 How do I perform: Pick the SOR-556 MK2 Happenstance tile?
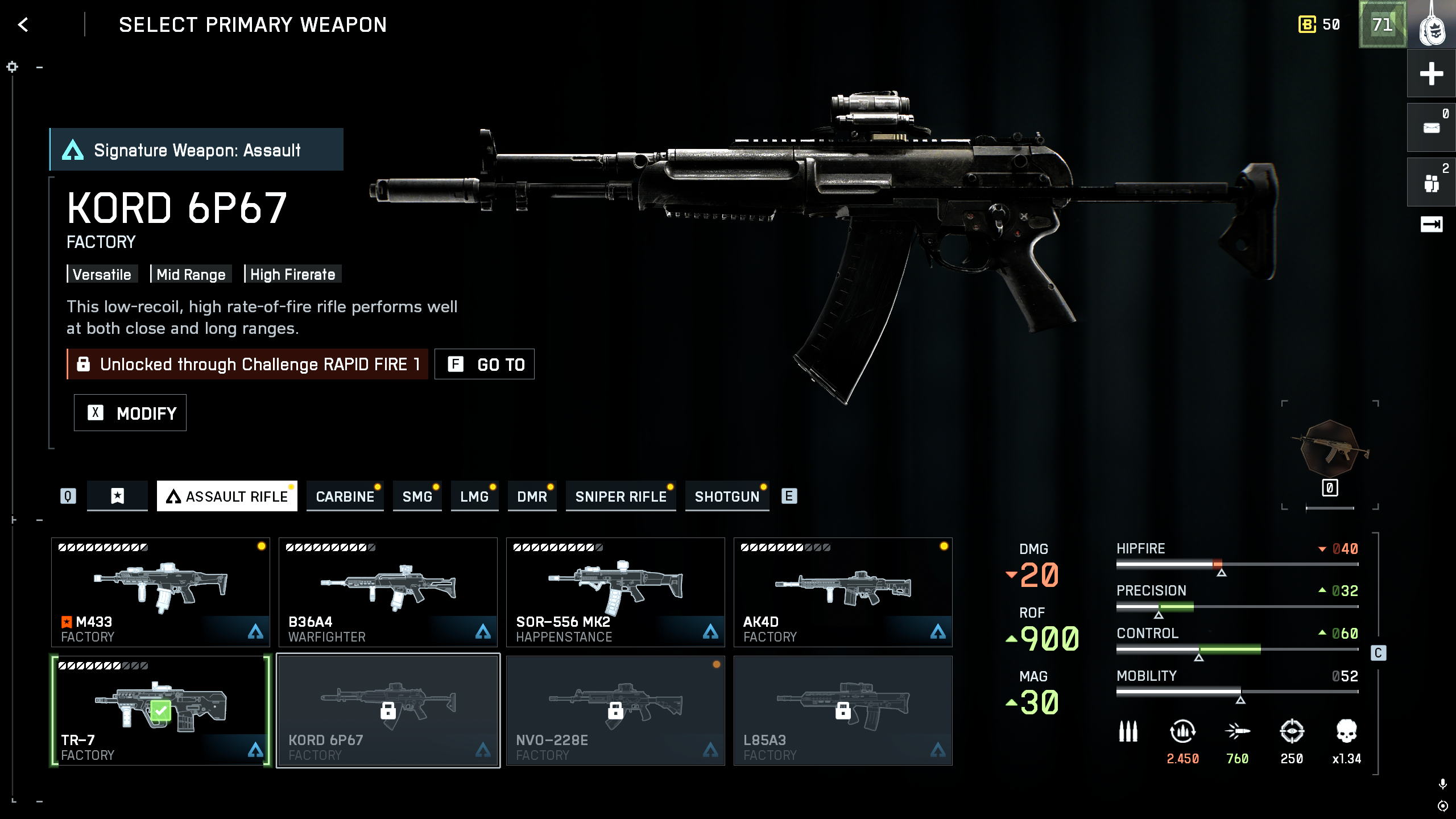click(x=615, y=592)
